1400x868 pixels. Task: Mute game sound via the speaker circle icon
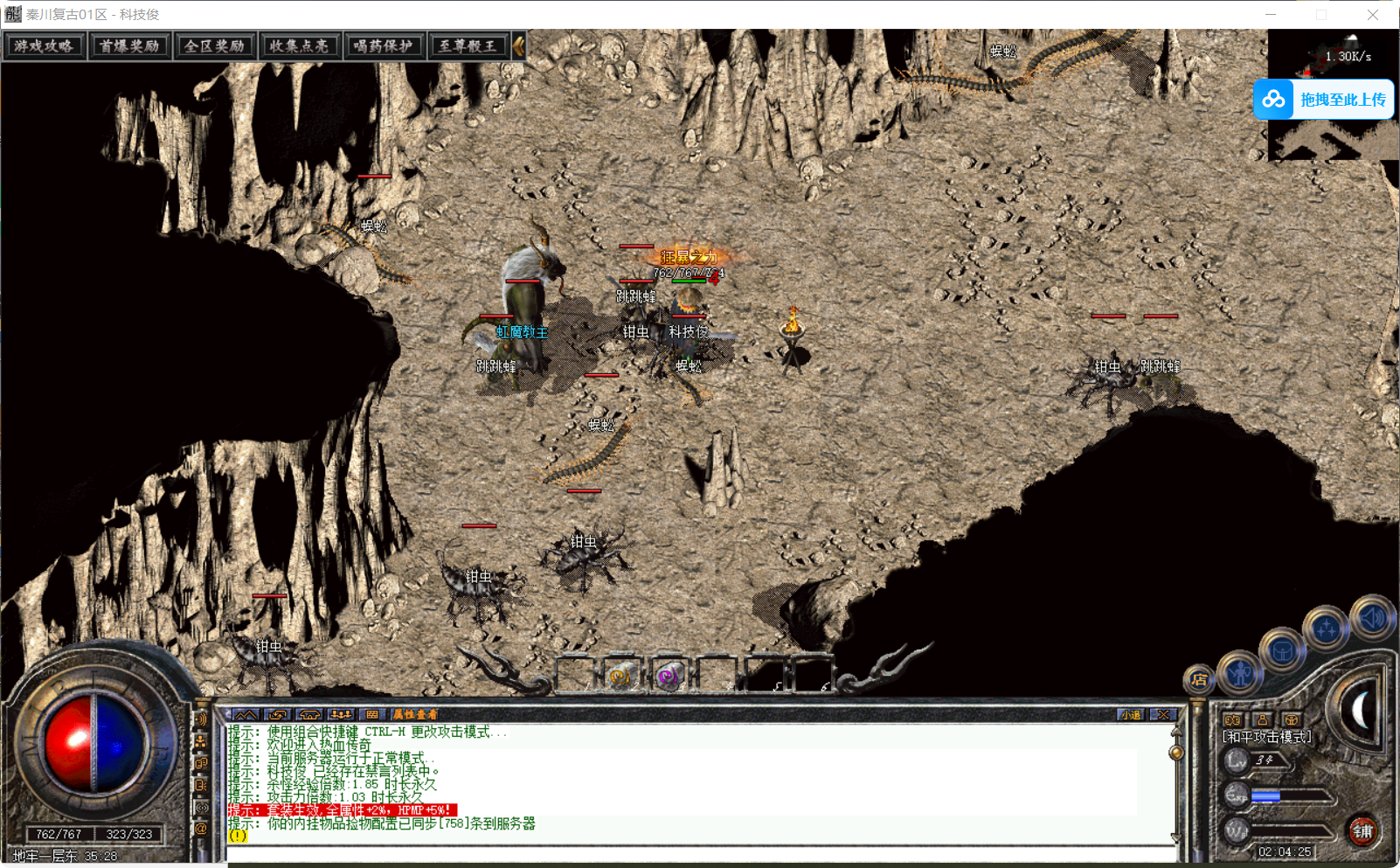[x=1372, y=618]
